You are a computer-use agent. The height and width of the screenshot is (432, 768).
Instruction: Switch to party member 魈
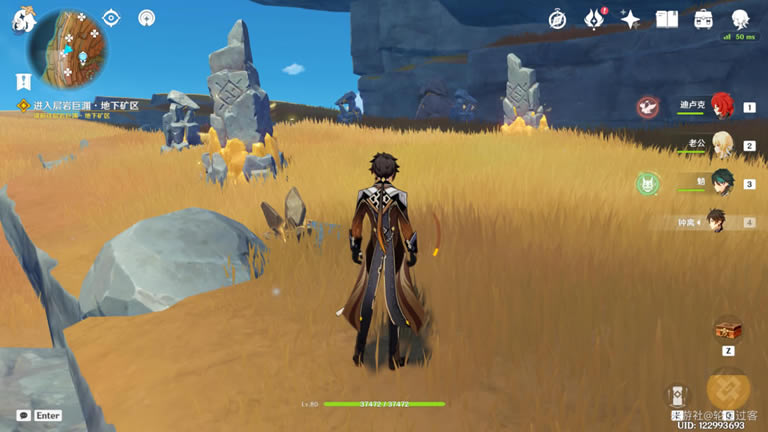tap(721, 184)
